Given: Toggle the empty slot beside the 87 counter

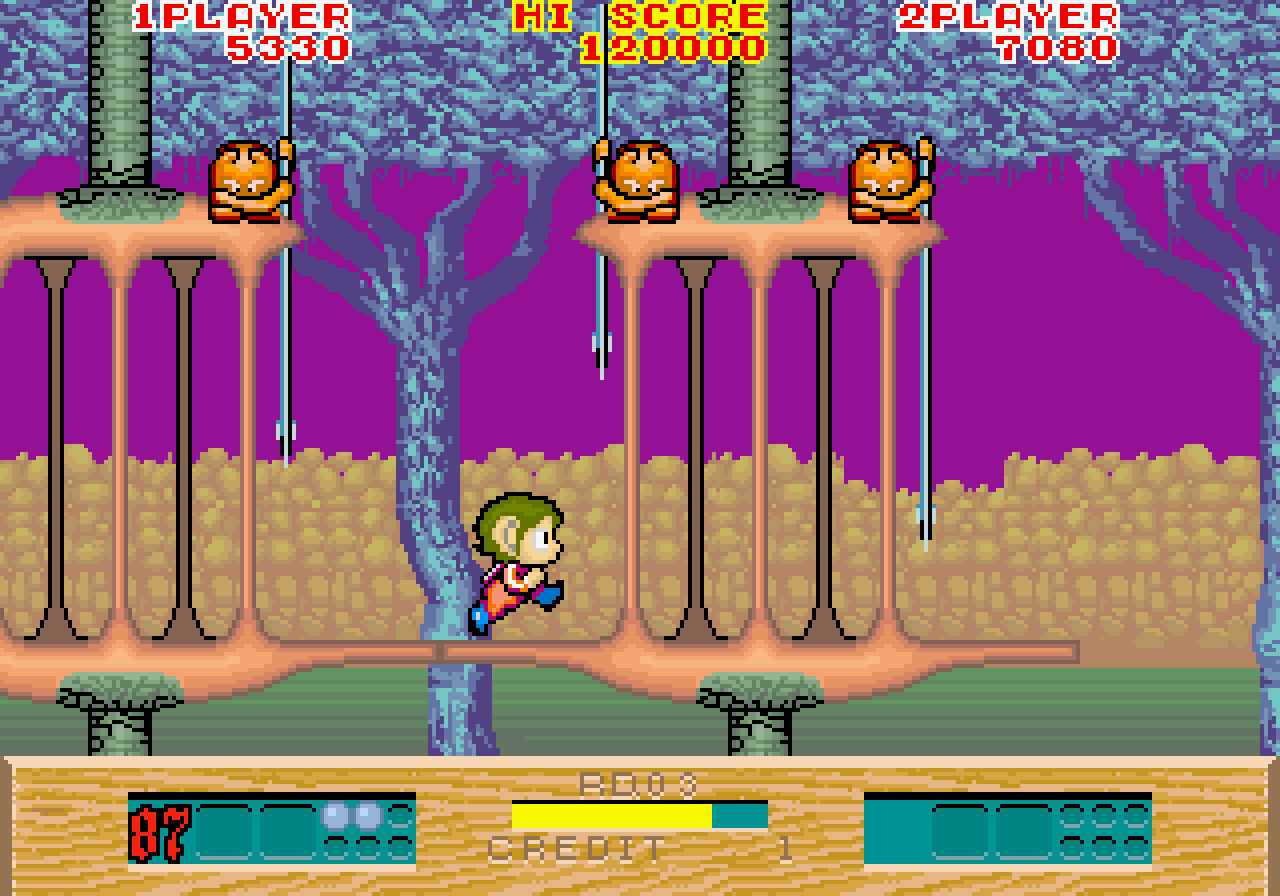Looking at the screenshot, I should [x=225, y=833].
